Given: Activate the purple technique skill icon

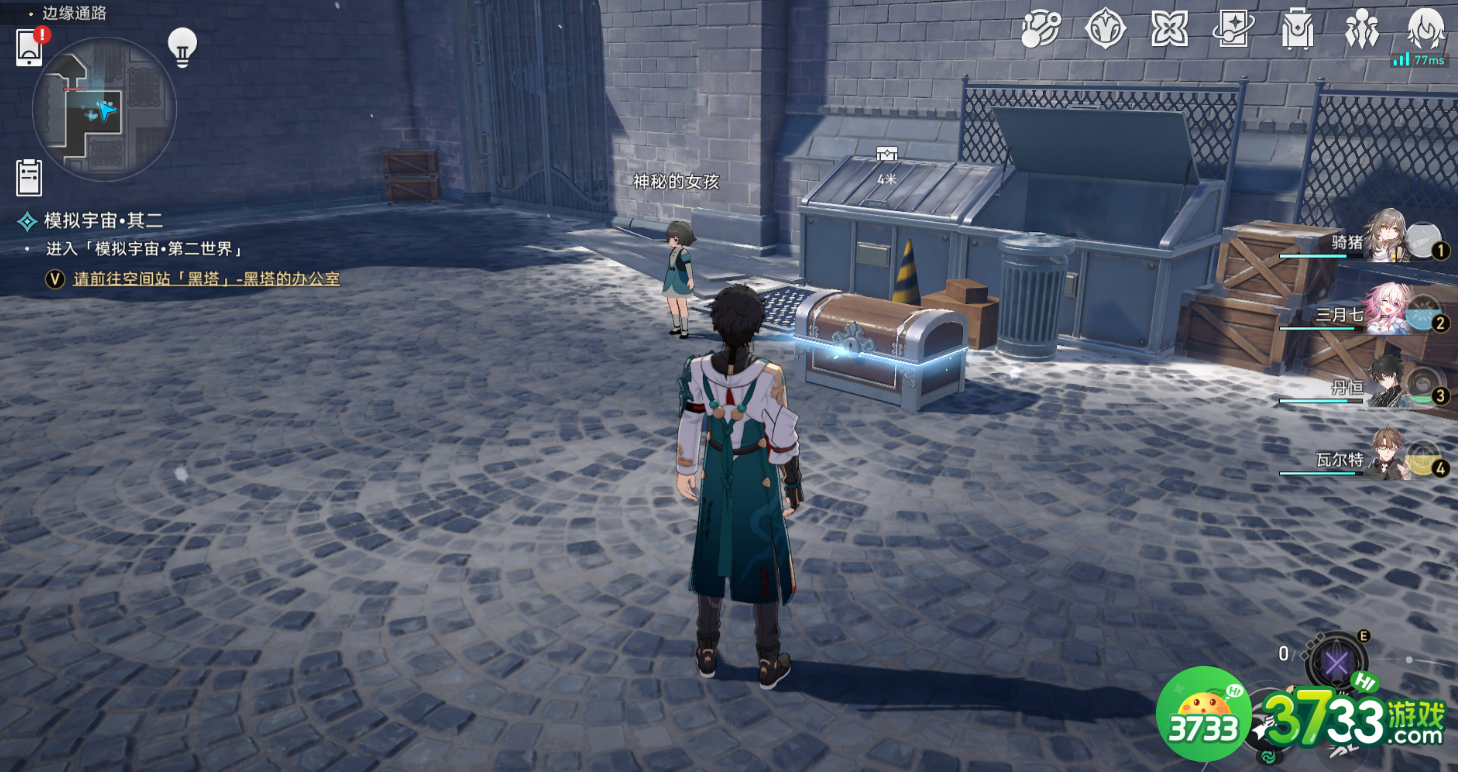Looking at the screenshot, I should tap(1336, 661).
